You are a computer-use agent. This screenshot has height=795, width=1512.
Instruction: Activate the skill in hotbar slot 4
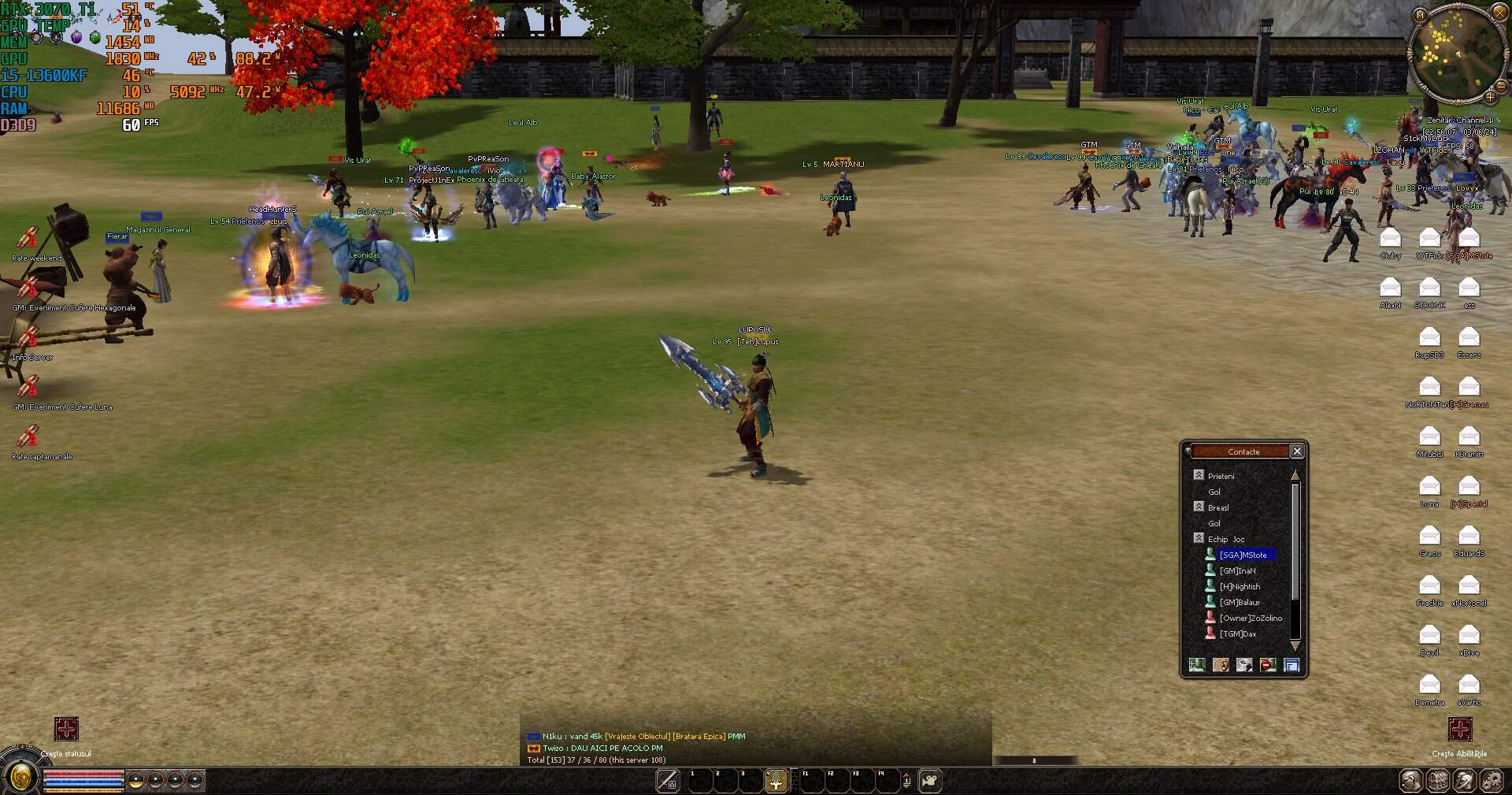pyautogui.click(x=776, y=780)
